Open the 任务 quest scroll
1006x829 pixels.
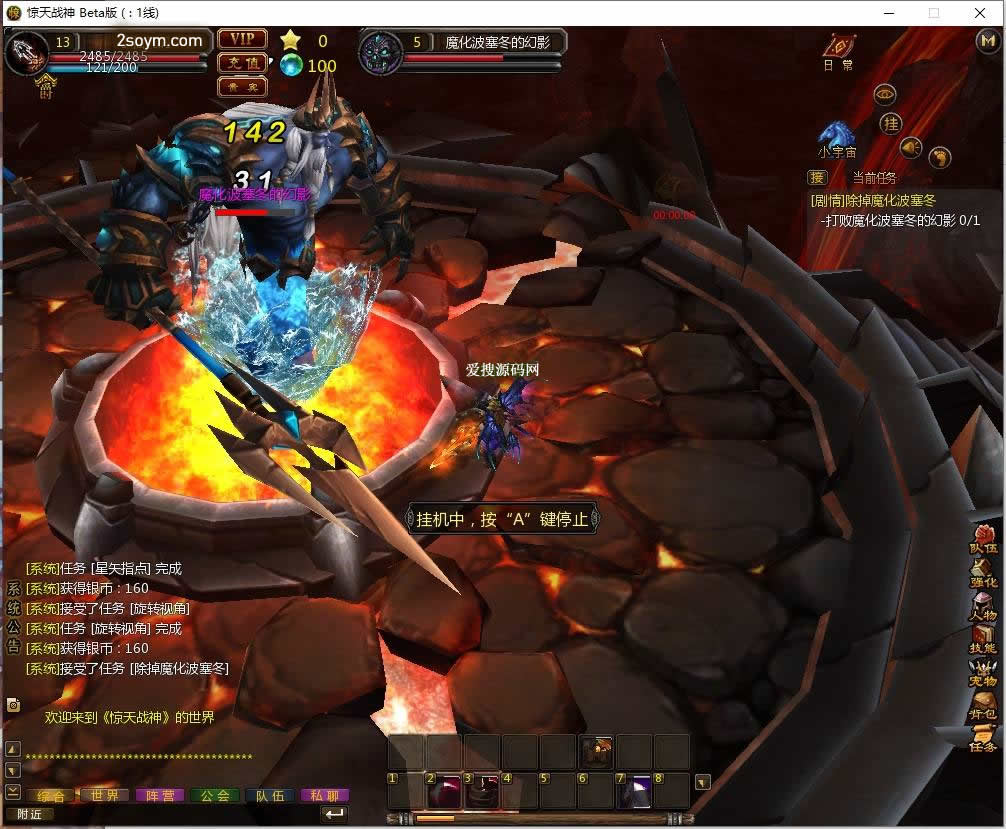tap(984, 739)
